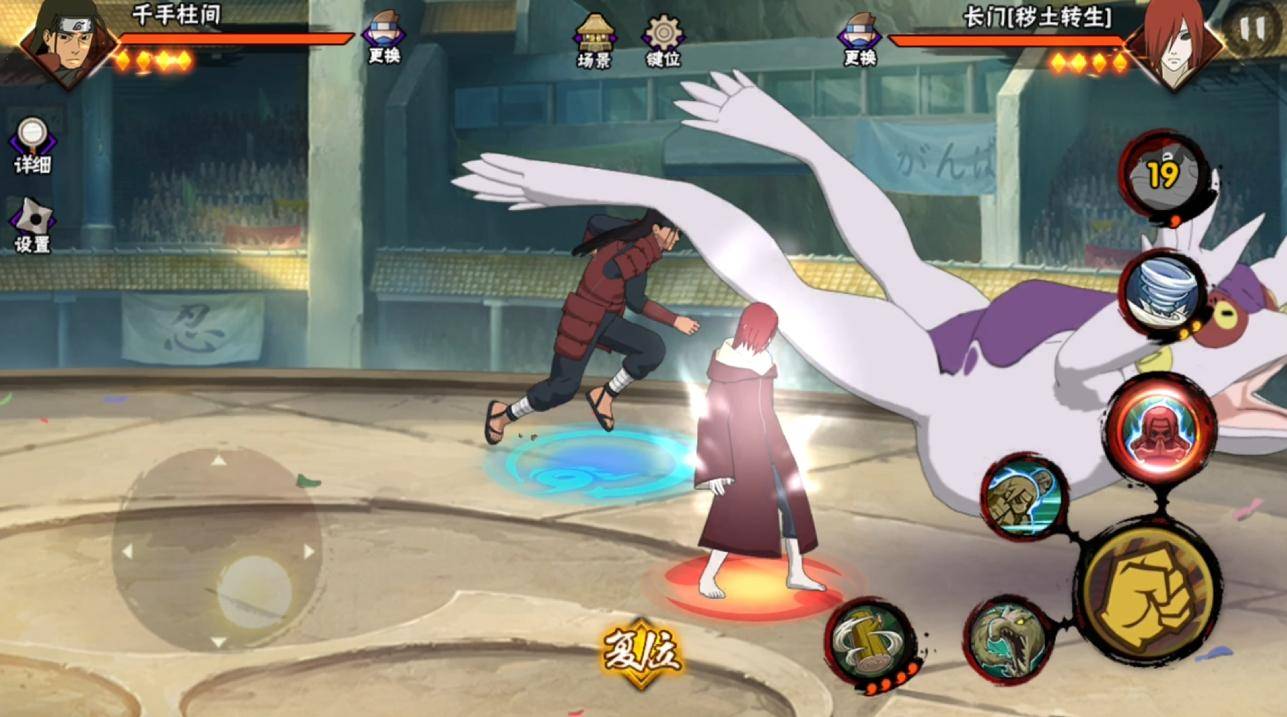Change the 场景 battle scene
The height and width of the screenshot is (717, 1287).
coord(594,40)
